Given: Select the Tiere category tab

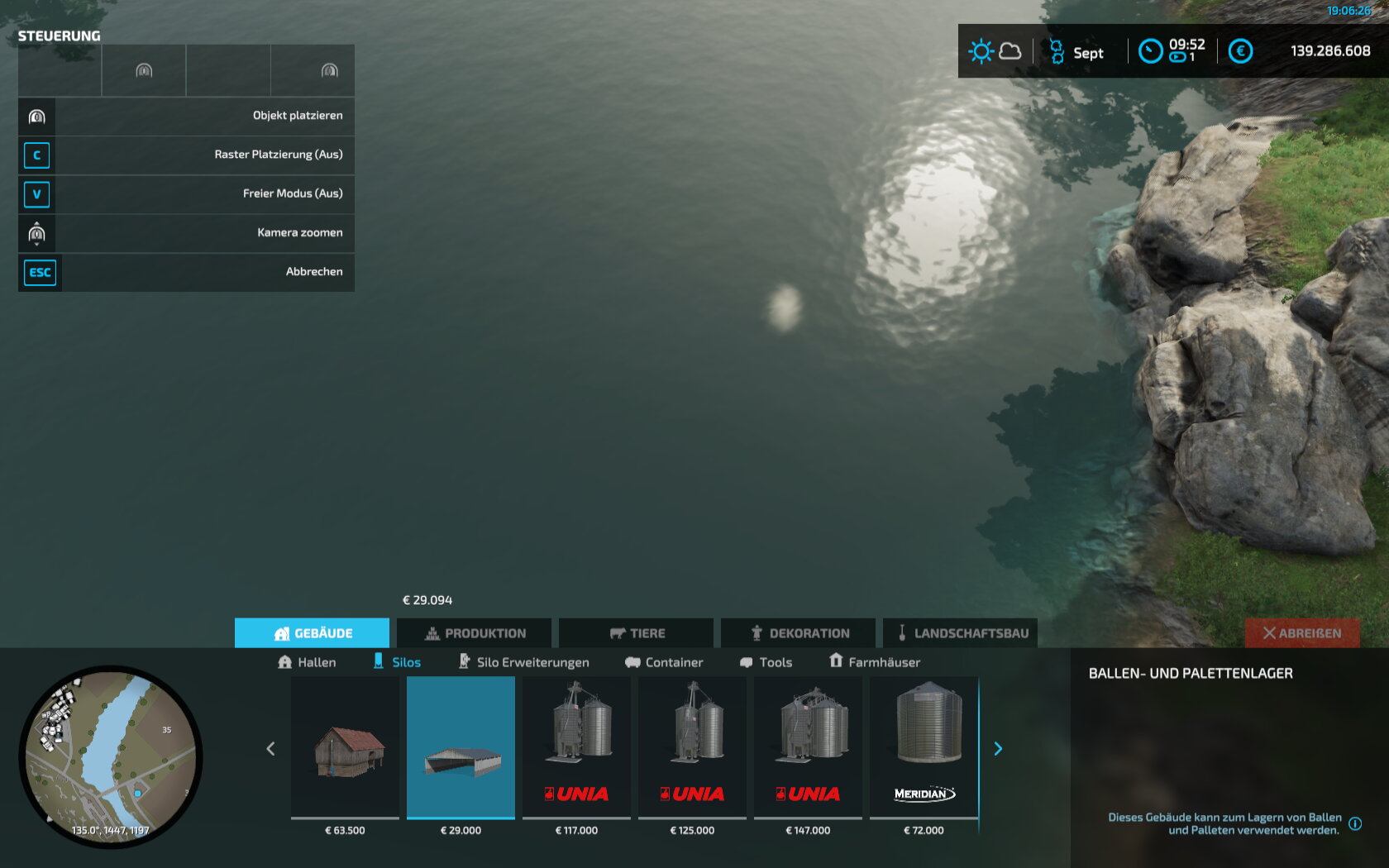Looking at the screenshot, I should (x=637, y=633).
